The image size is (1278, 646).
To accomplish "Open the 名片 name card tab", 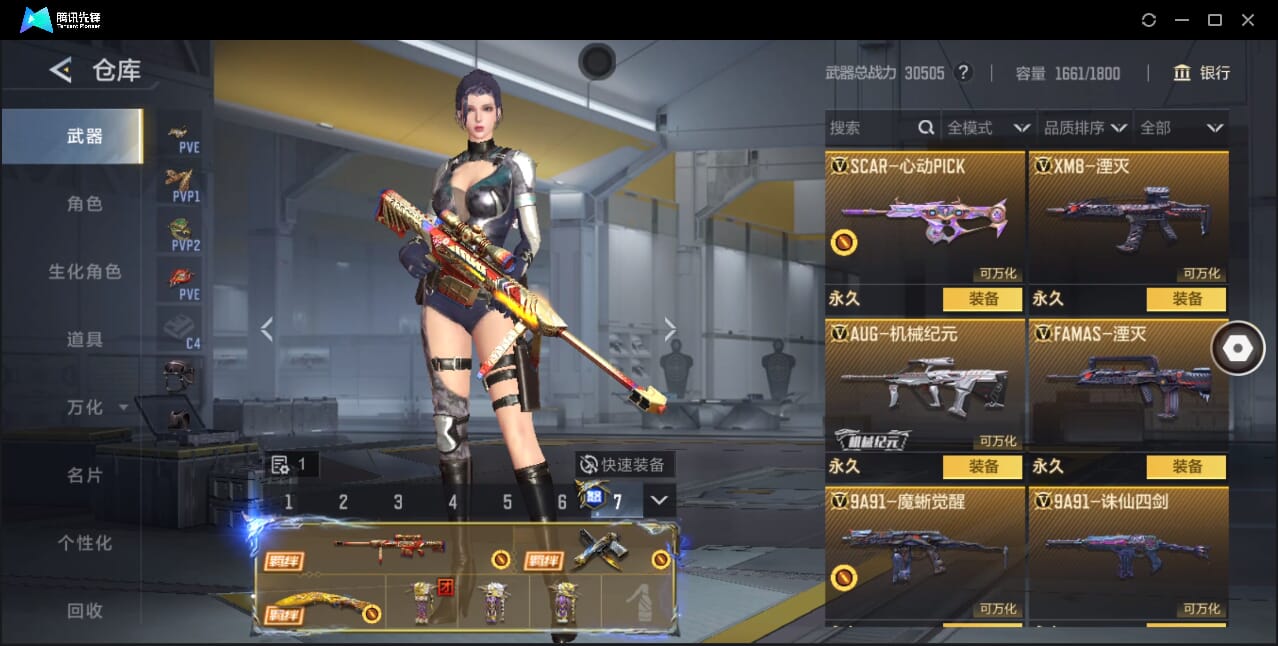I will [85, 476].
